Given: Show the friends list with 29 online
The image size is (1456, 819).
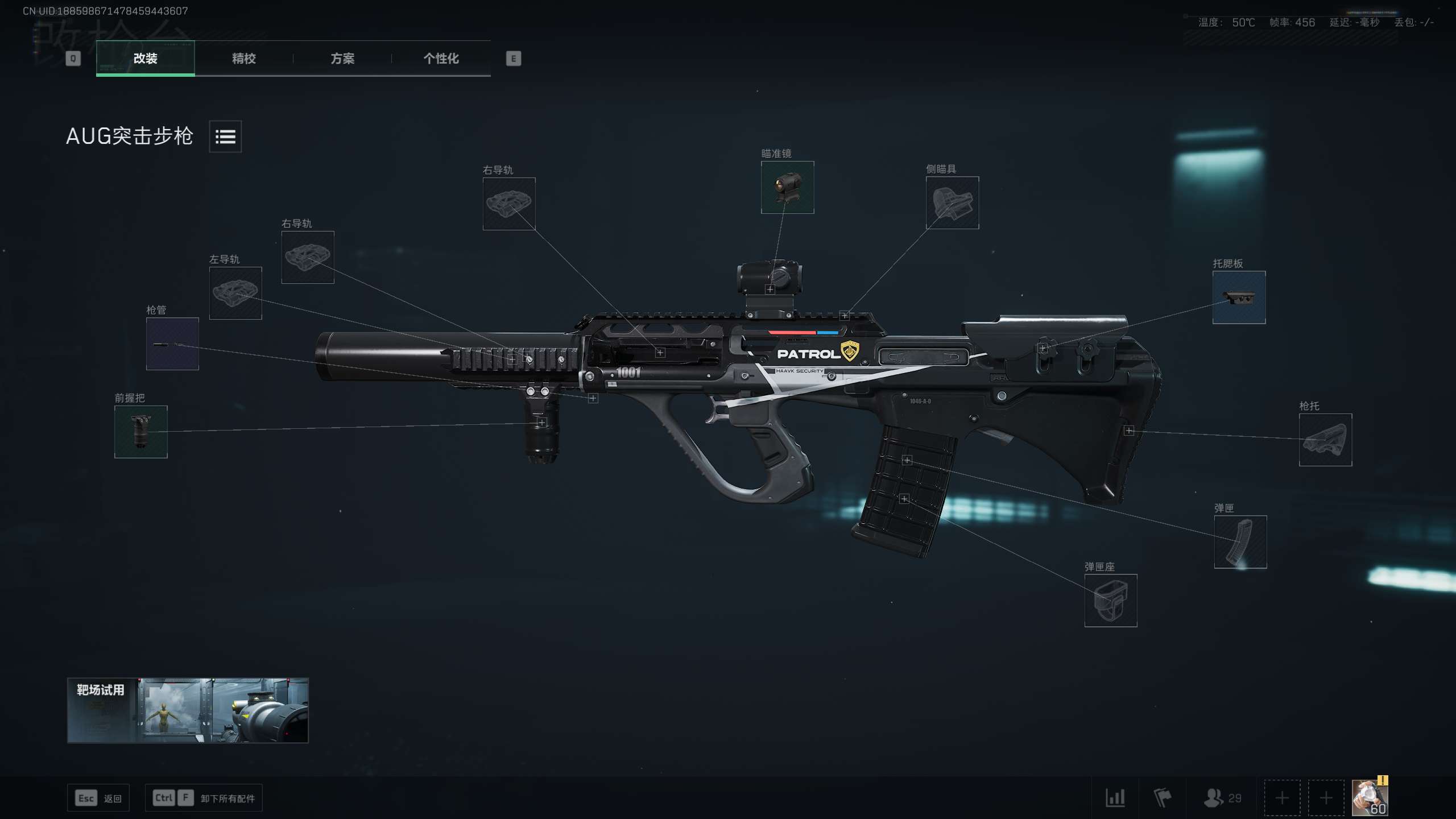Looking at the screenshot, I should pyautogui.click(x=1222, y=798).
